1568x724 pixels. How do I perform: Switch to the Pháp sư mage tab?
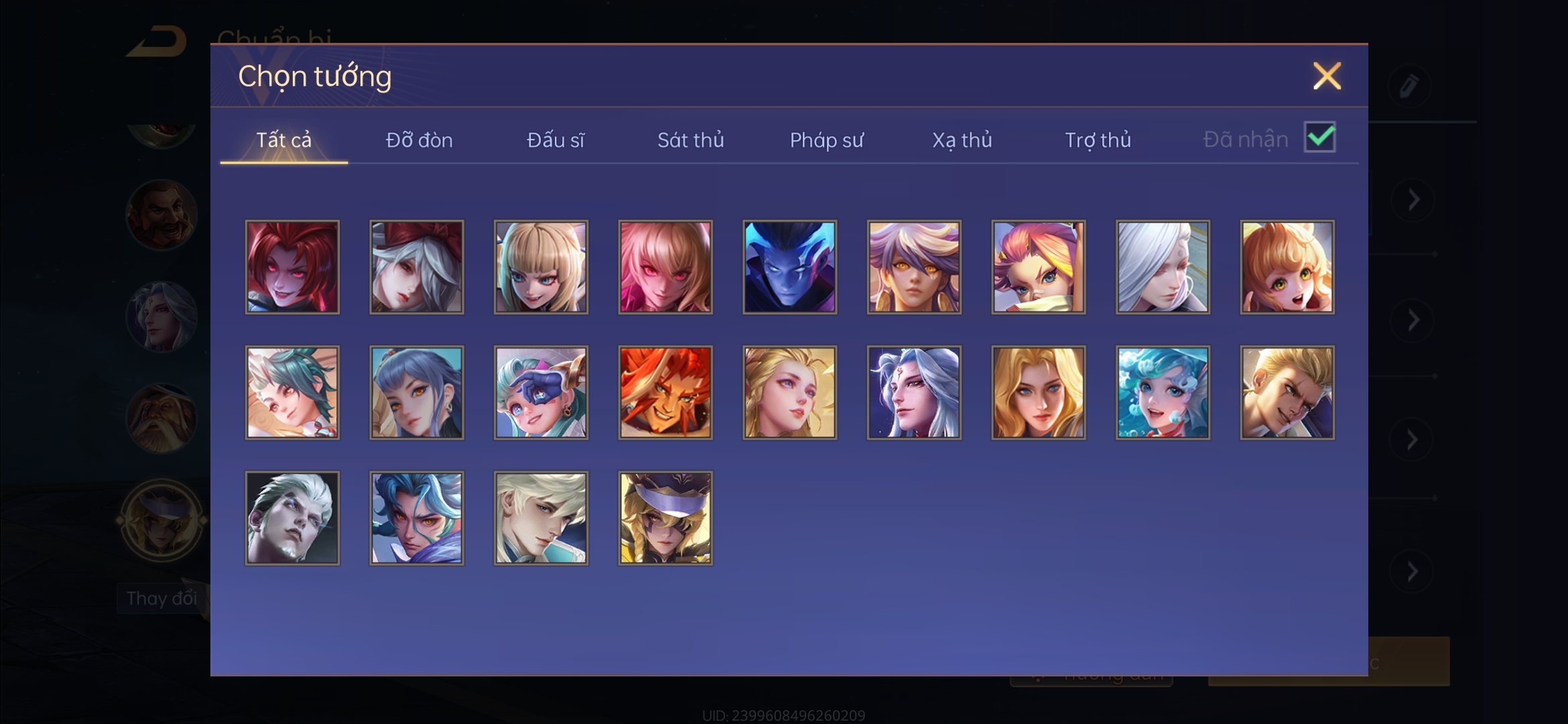pyautogui.click(x=827, y=140)
